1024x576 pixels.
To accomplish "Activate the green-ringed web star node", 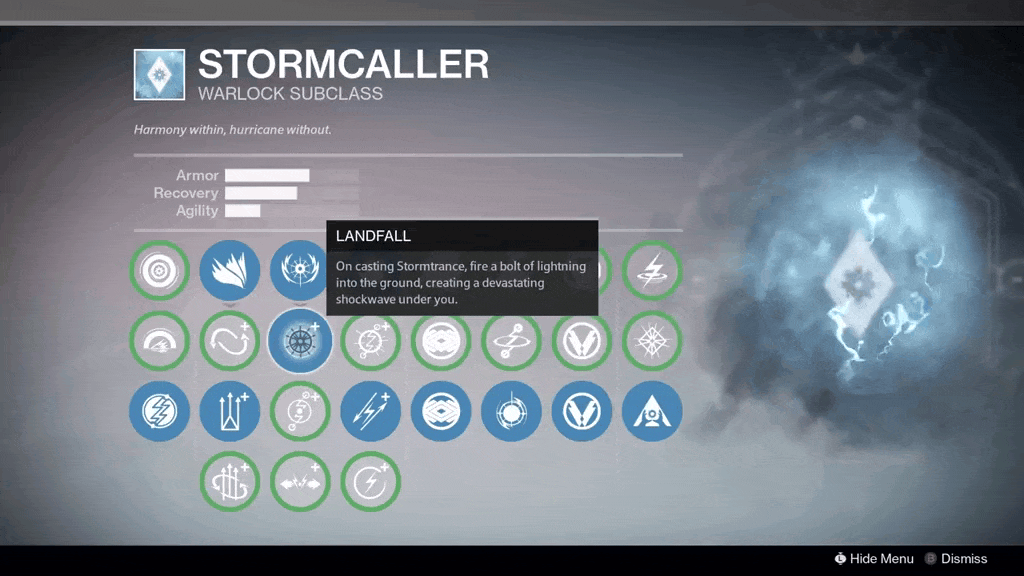I will pyautogui.click(x=651, y=341).
